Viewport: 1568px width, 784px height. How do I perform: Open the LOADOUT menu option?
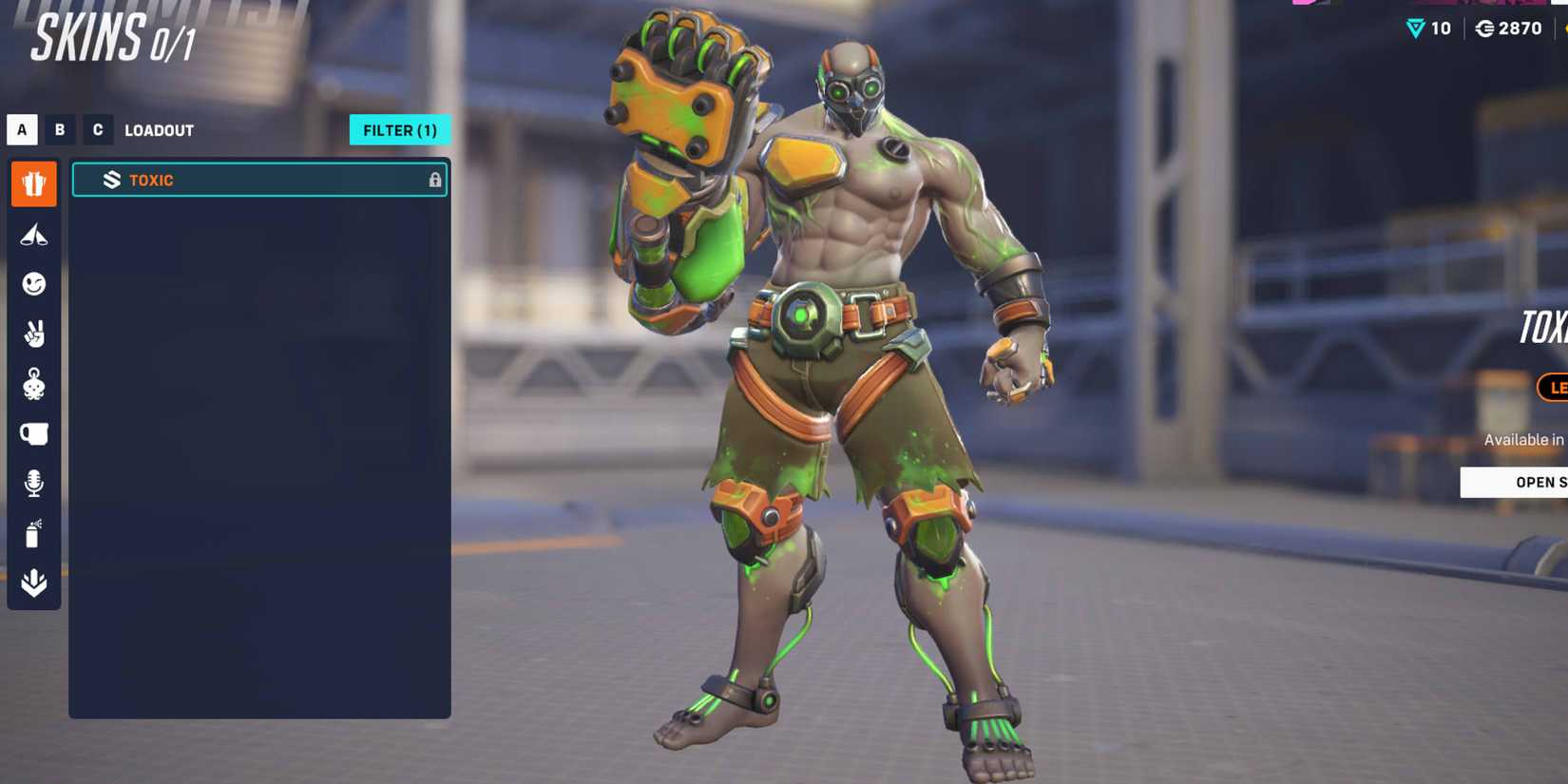(x=160, y=130)
